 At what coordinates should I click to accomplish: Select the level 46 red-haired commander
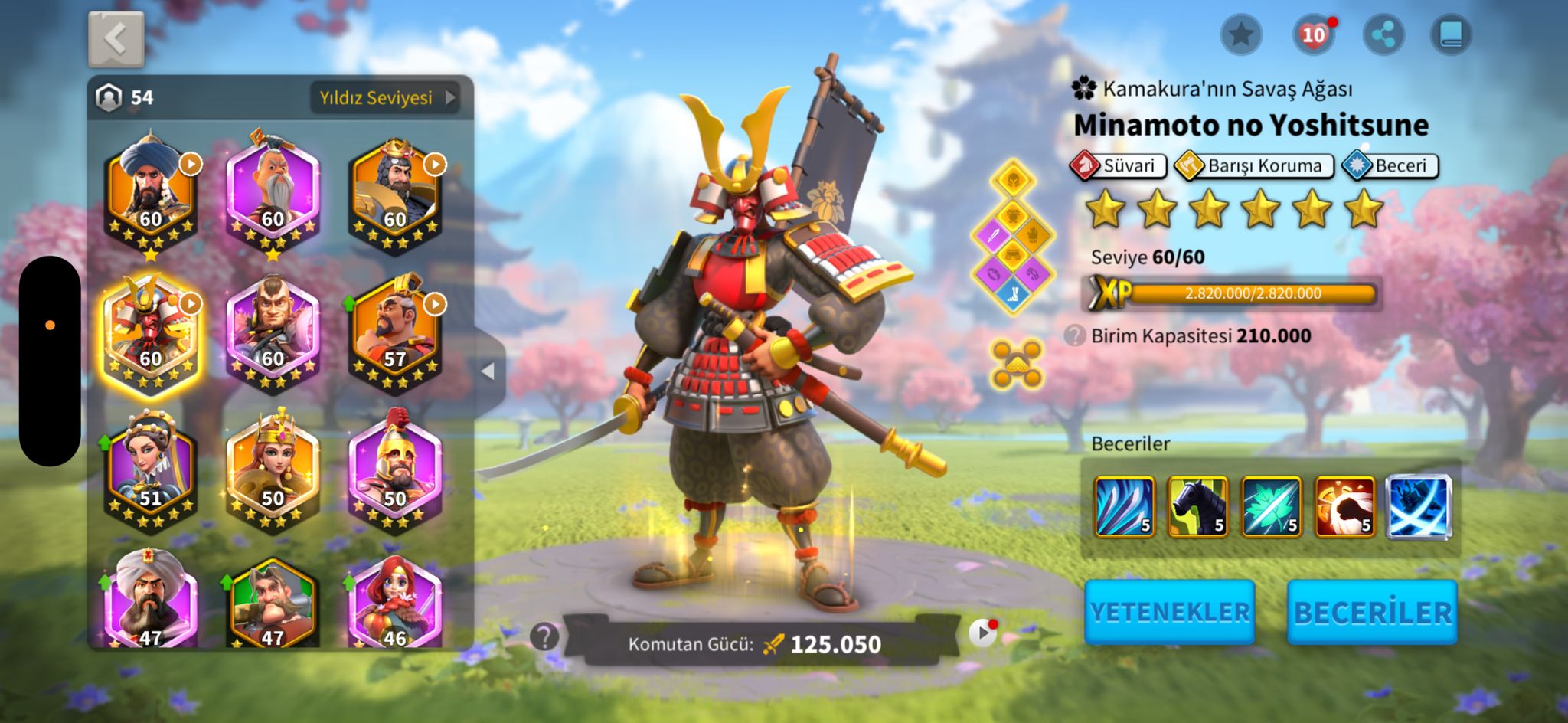click(x=394, y=607)
